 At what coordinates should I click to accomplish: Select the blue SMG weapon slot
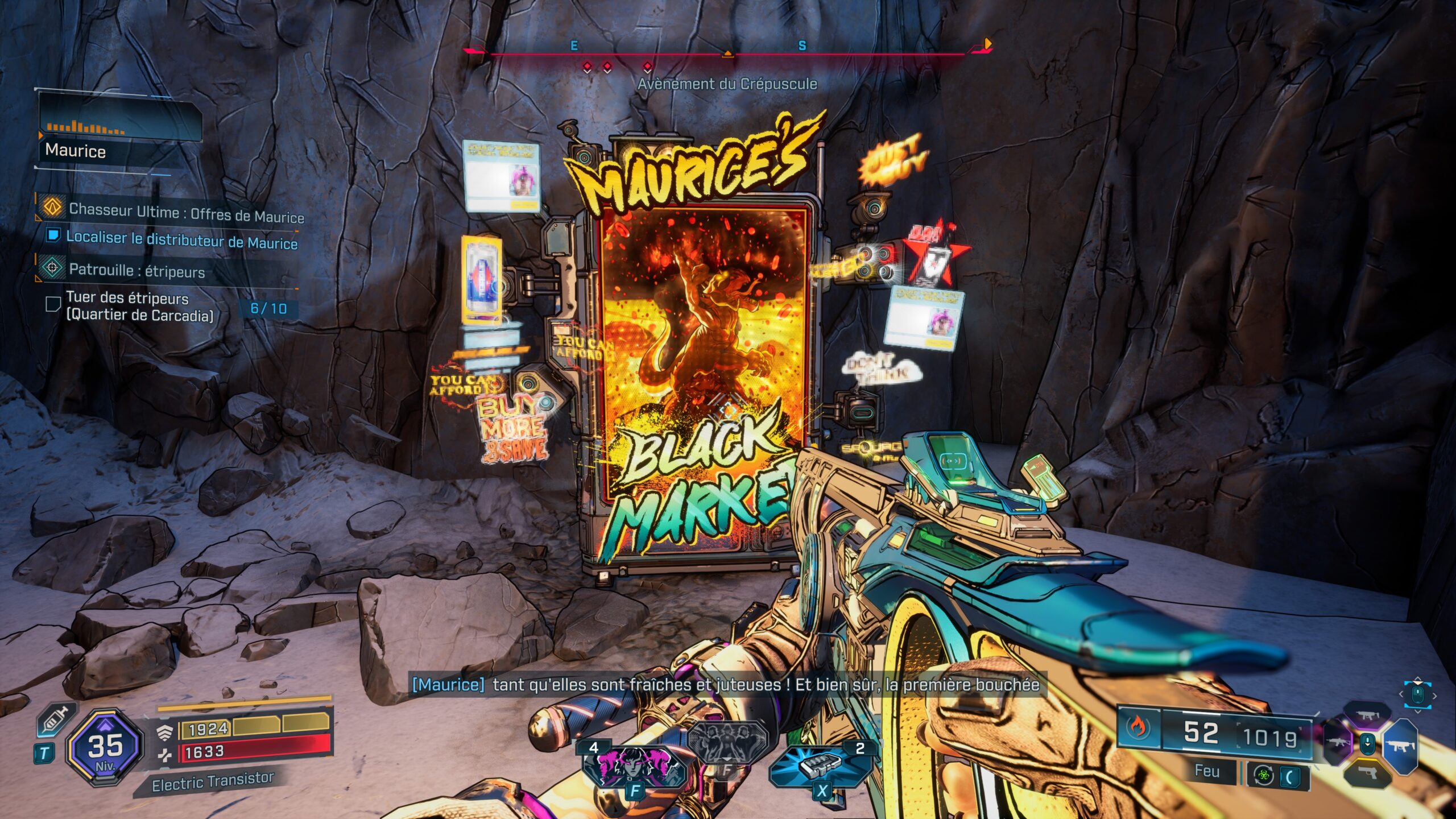pos(1400,747)
